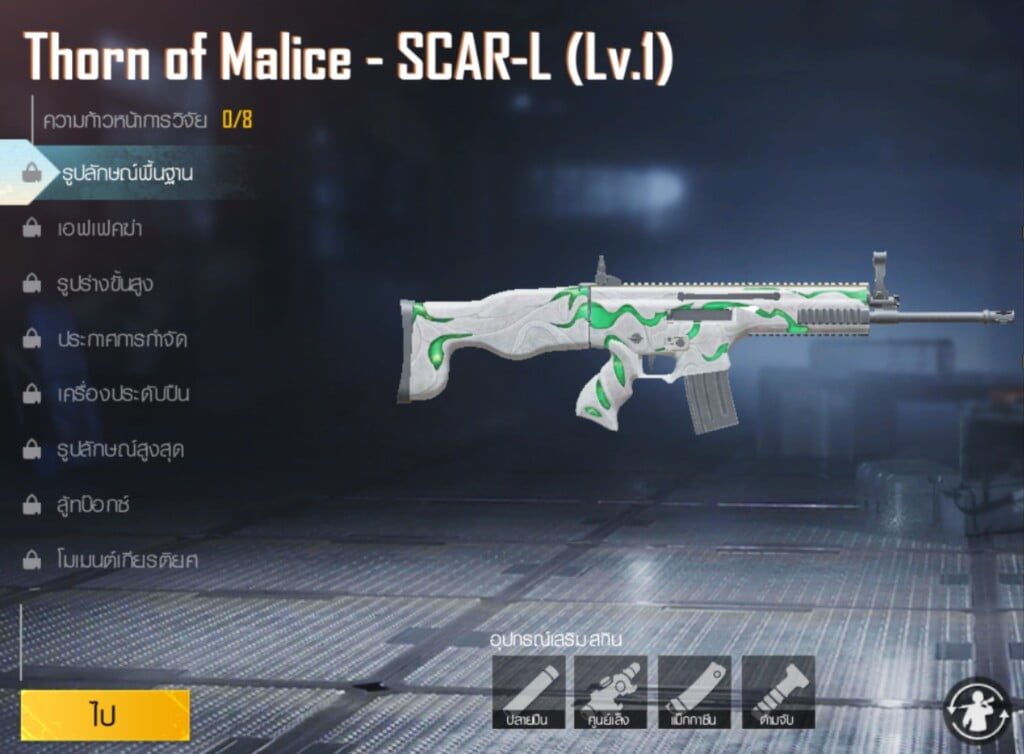Toggle the round character rotate icon
Viewport: 1024px width, 754px height.
pos(979,710)
